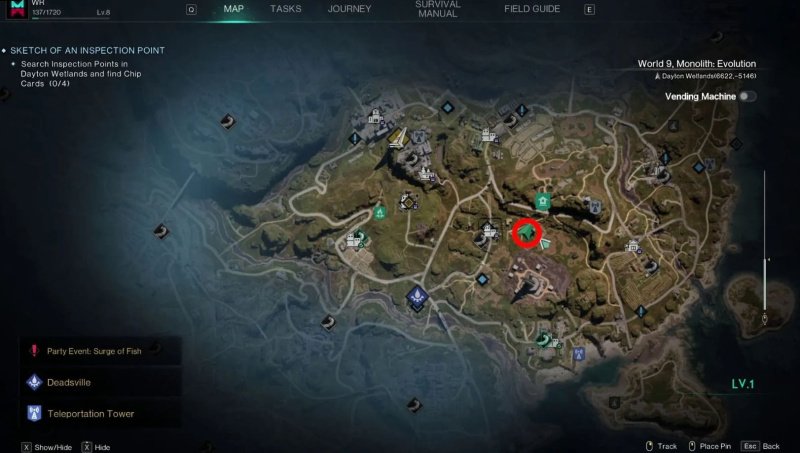Open the Sketch of an Inspection Point quest

(x=98, y=50)
